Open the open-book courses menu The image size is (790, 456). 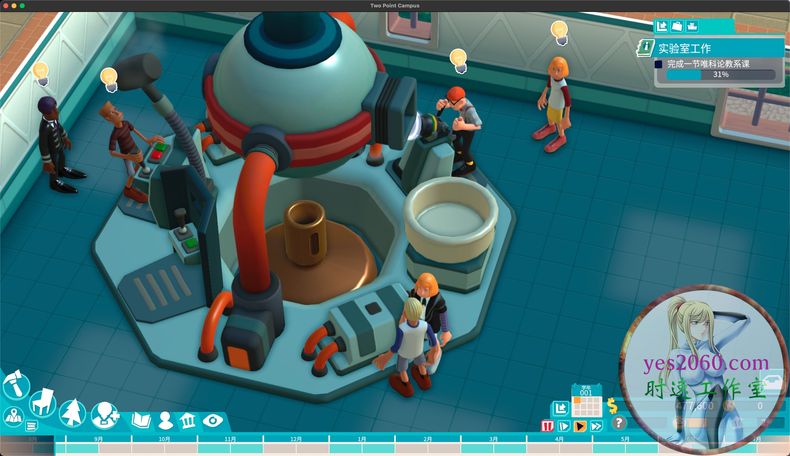click(x=140, y=420)
